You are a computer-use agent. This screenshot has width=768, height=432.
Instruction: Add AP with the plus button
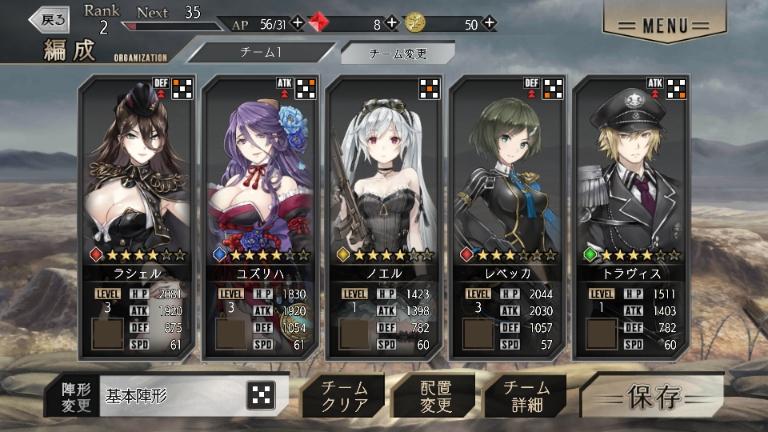click(x=297, y=23)
